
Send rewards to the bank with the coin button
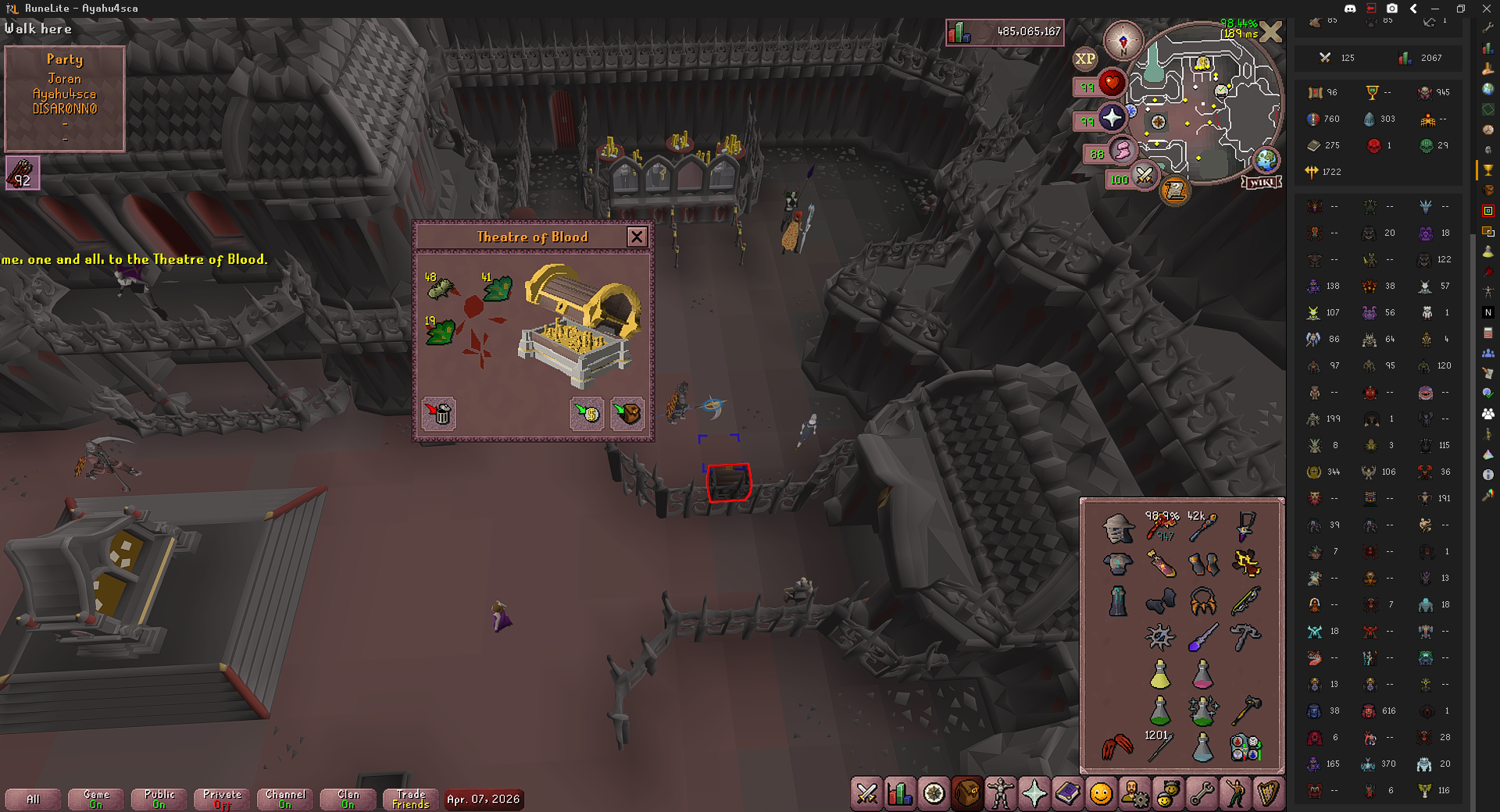click(x=587, y=413)
